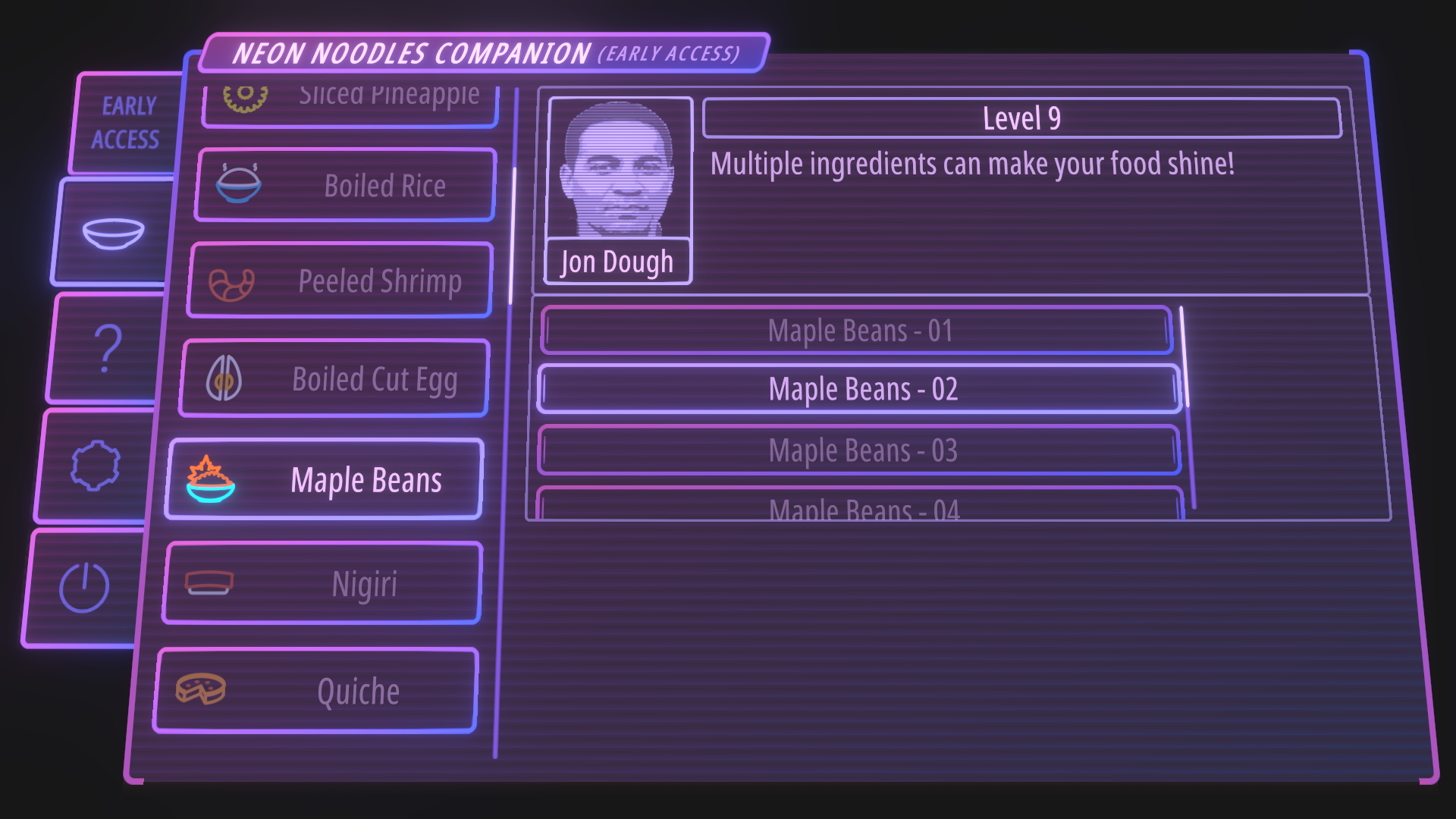Screen dimensions: 1456x819
Task: Open the Quiche recipe entry
Action: point(316,691)
